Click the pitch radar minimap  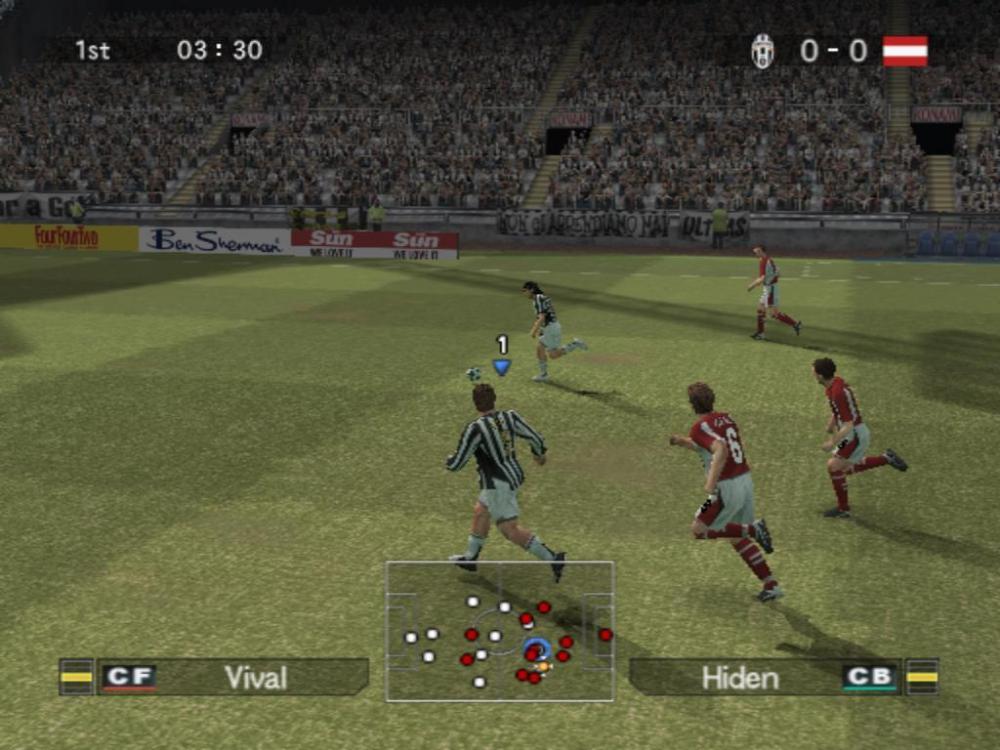500,631
